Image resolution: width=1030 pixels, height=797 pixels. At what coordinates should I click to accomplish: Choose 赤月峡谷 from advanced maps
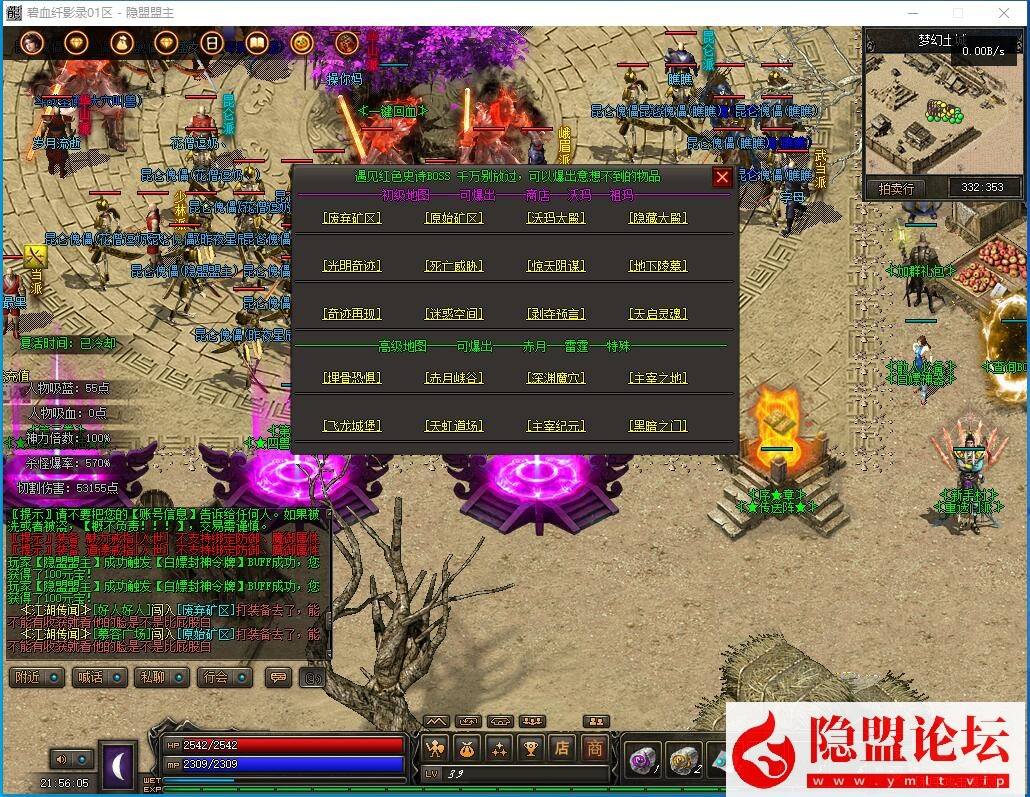454,378
